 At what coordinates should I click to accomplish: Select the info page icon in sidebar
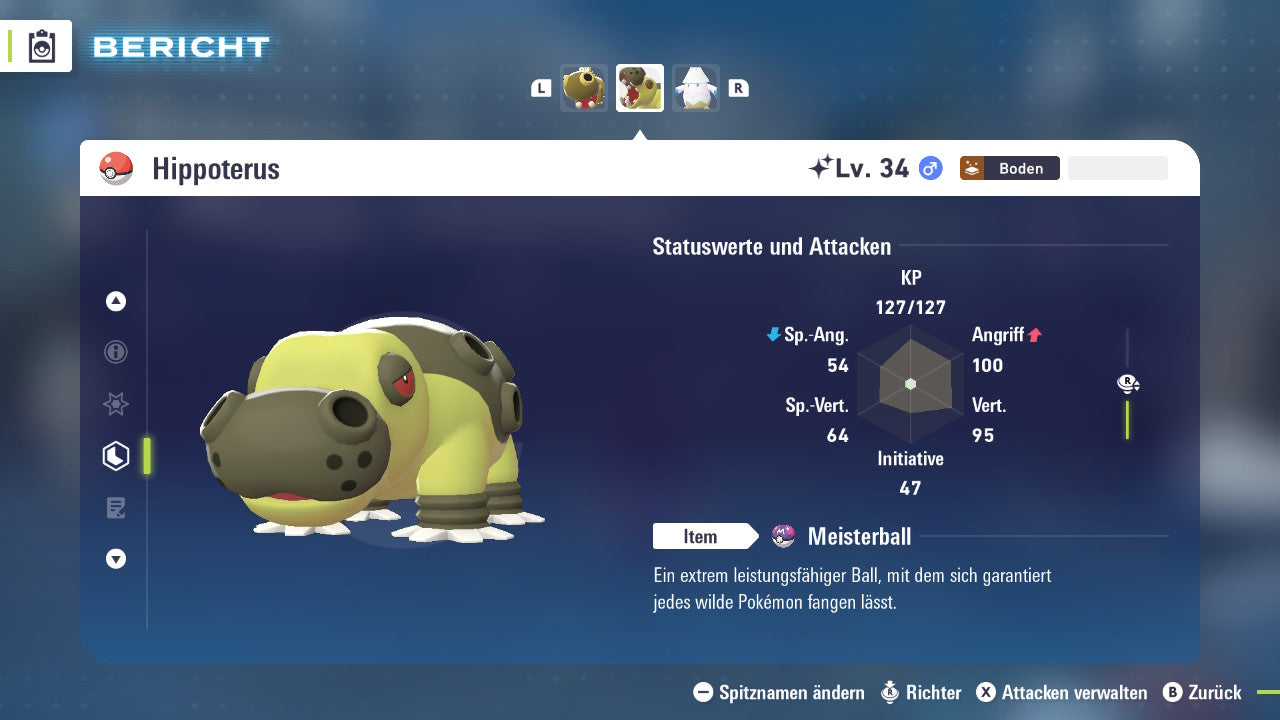click(115, 352)
